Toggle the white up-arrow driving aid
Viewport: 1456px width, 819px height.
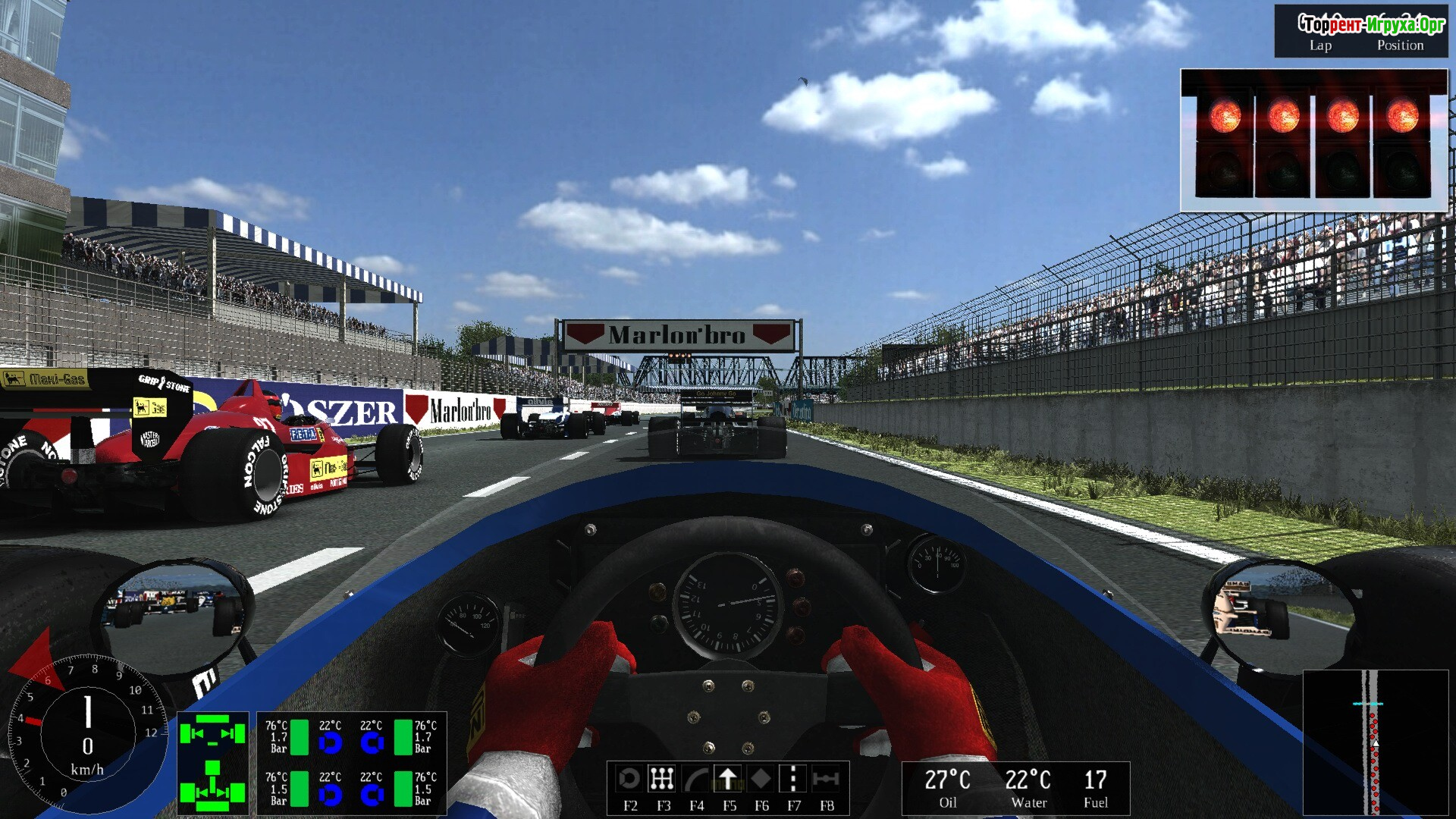tap(728, 779)
